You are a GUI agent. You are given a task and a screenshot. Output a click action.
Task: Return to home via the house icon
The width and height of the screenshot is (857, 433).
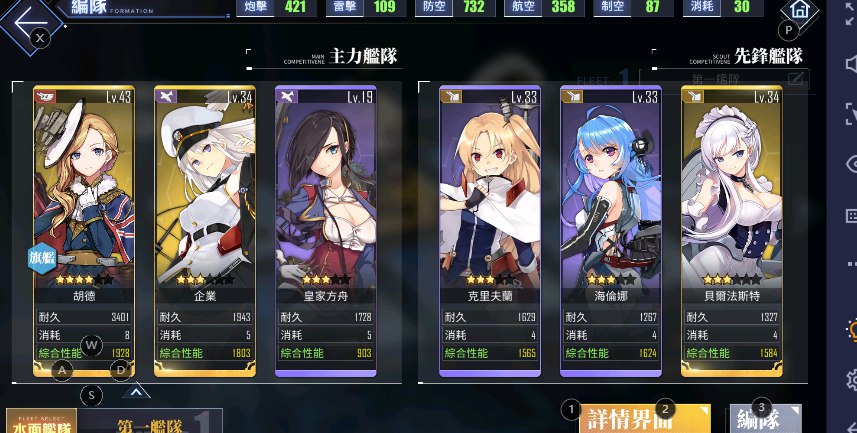point(799,11)
